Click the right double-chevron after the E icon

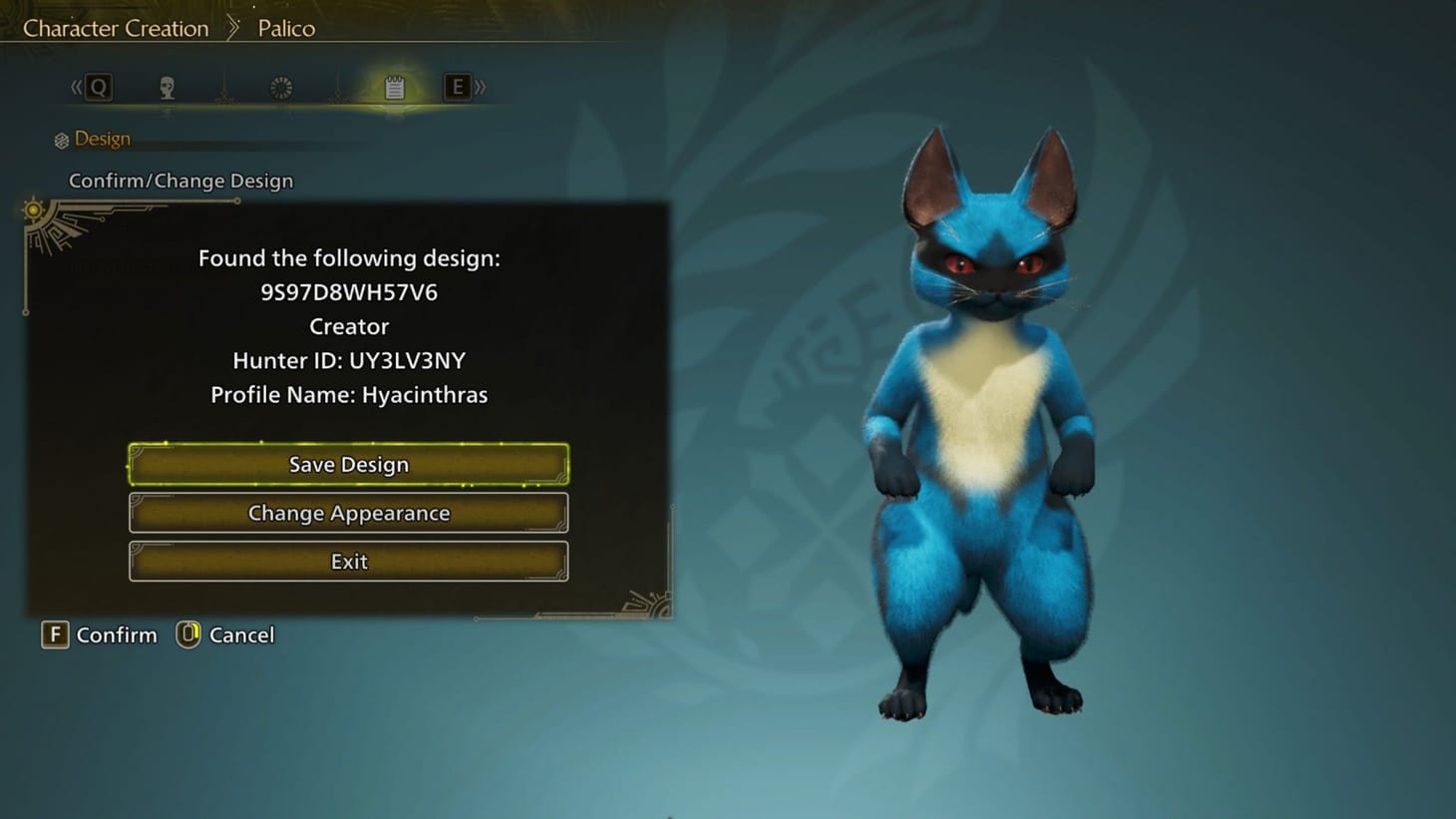[x=481, y=88]
